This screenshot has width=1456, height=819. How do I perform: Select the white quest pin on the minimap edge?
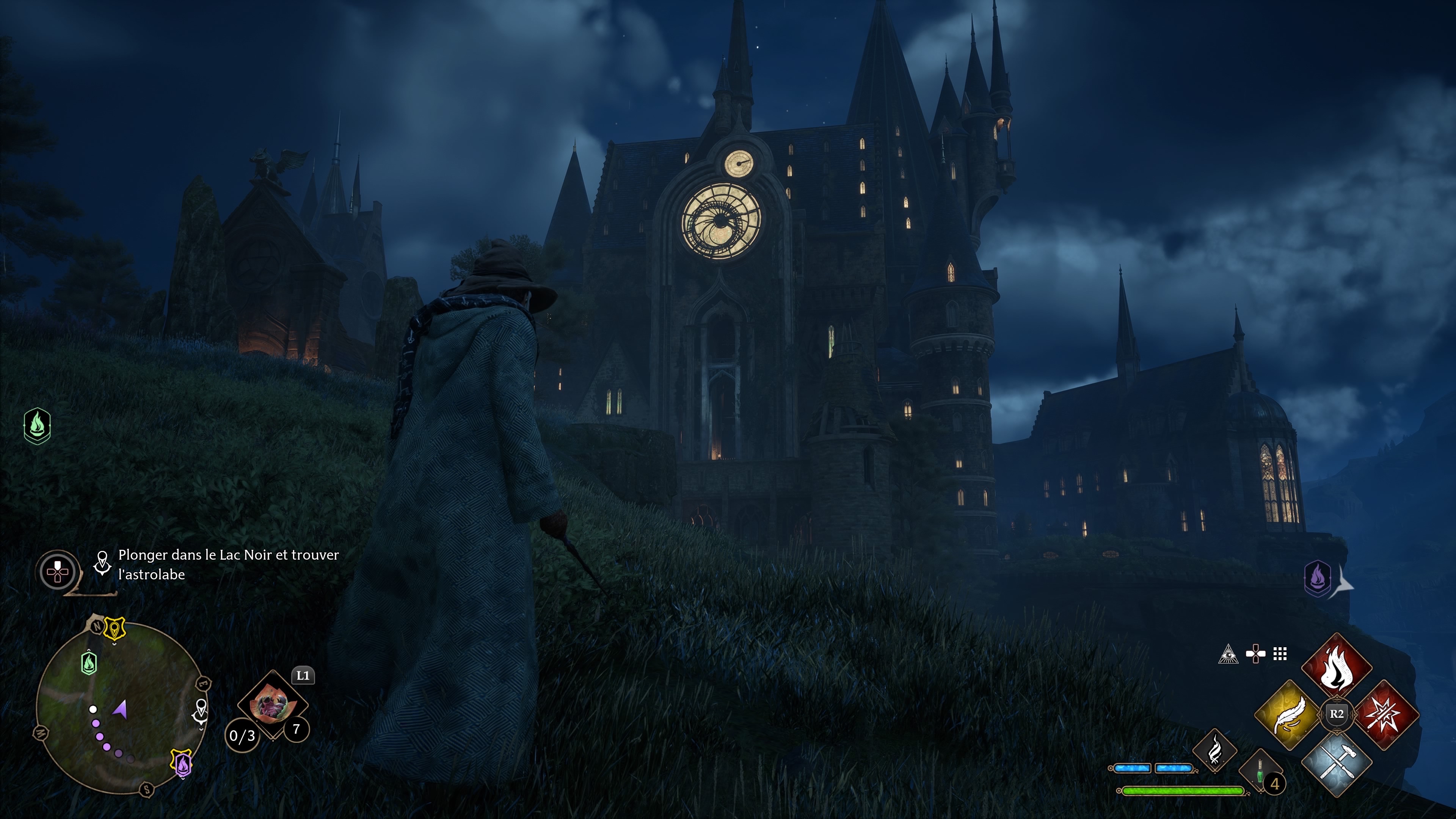coord(201,711)
